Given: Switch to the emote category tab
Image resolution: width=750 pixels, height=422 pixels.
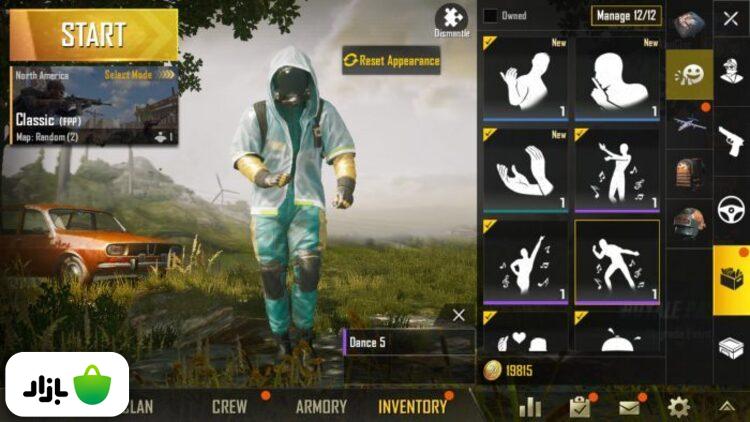Looking at the screenshot, I should 689,74.
